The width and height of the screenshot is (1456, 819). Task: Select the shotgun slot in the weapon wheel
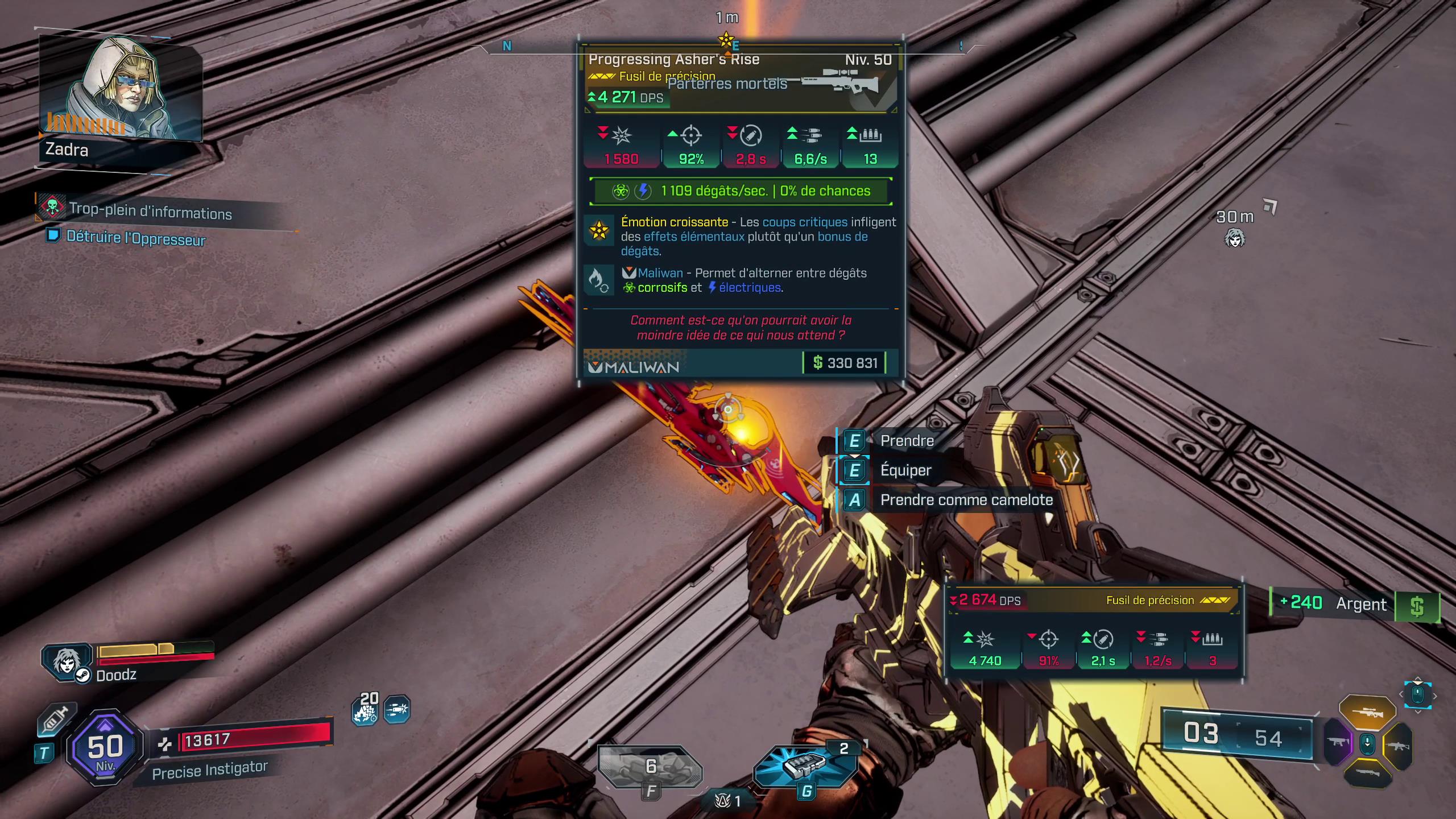click(x=1368, y=772)
